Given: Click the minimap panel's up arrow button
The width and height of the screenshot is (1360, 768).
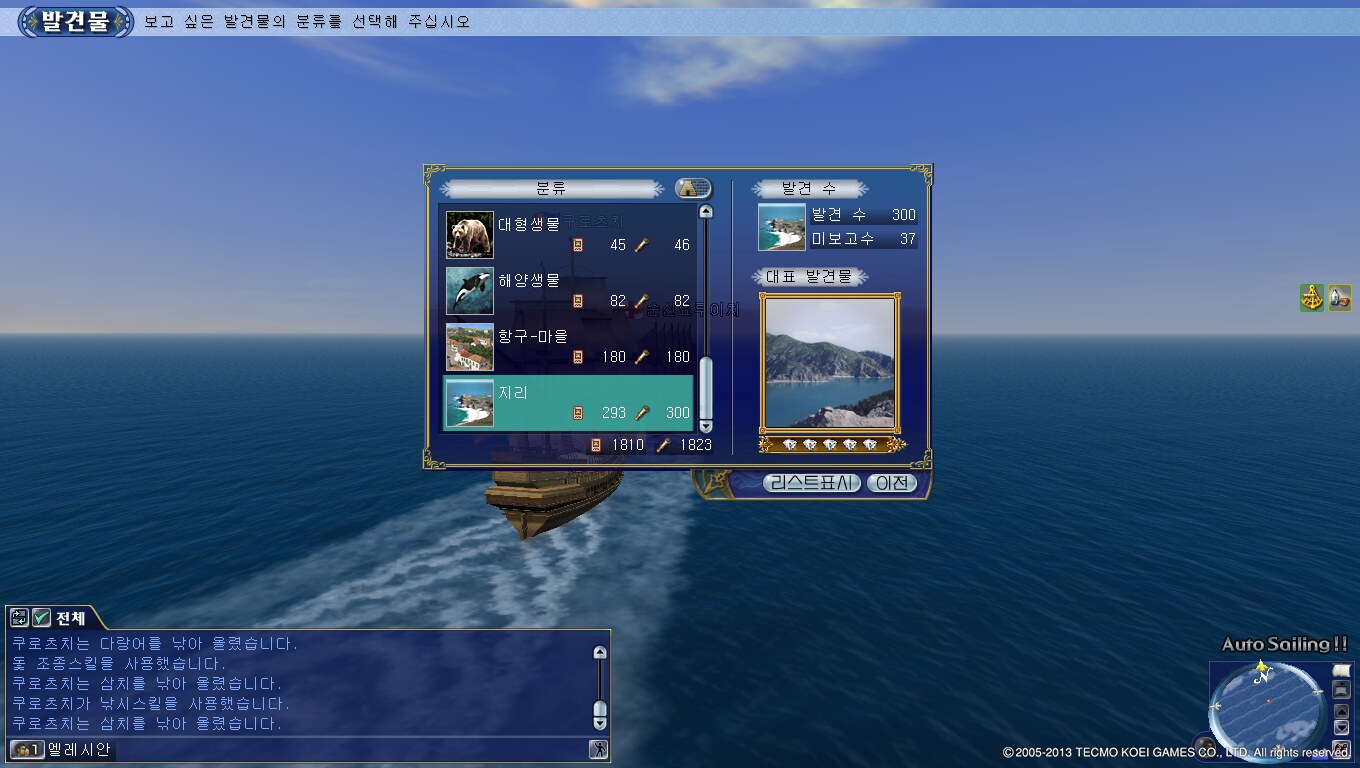Looking at the screenshot, I should click(x=1342, y=711).
